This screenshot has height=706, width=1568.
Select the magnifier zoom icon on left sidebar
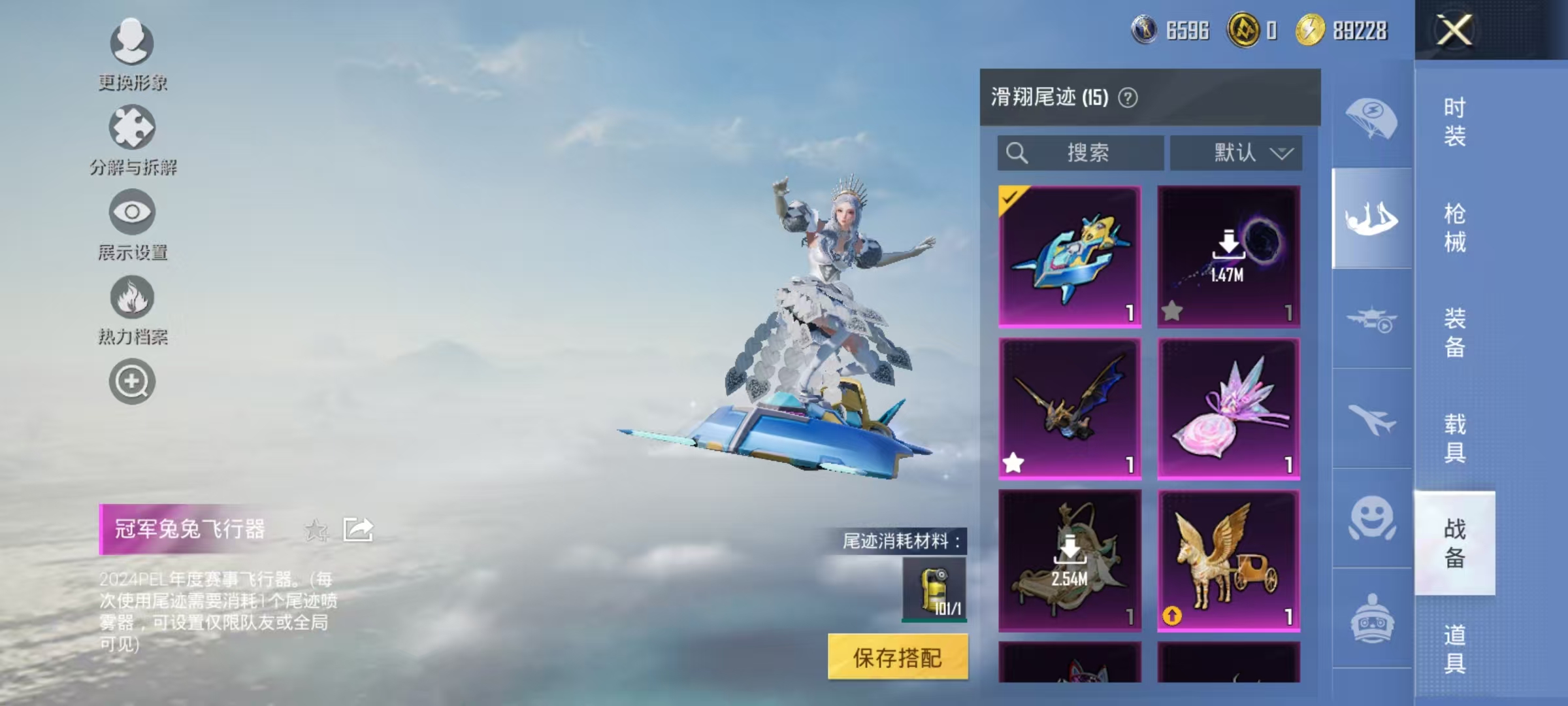(131, 381)
